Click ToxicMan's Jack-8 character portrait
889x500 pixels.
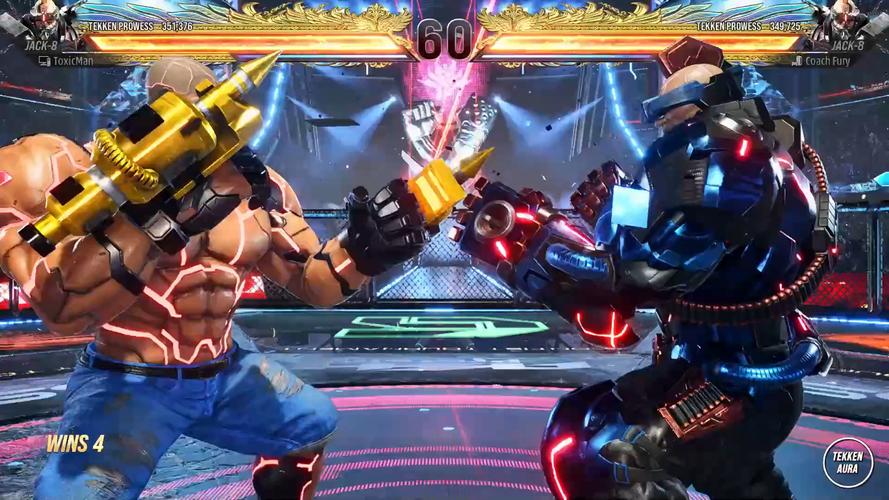[44, 20]
